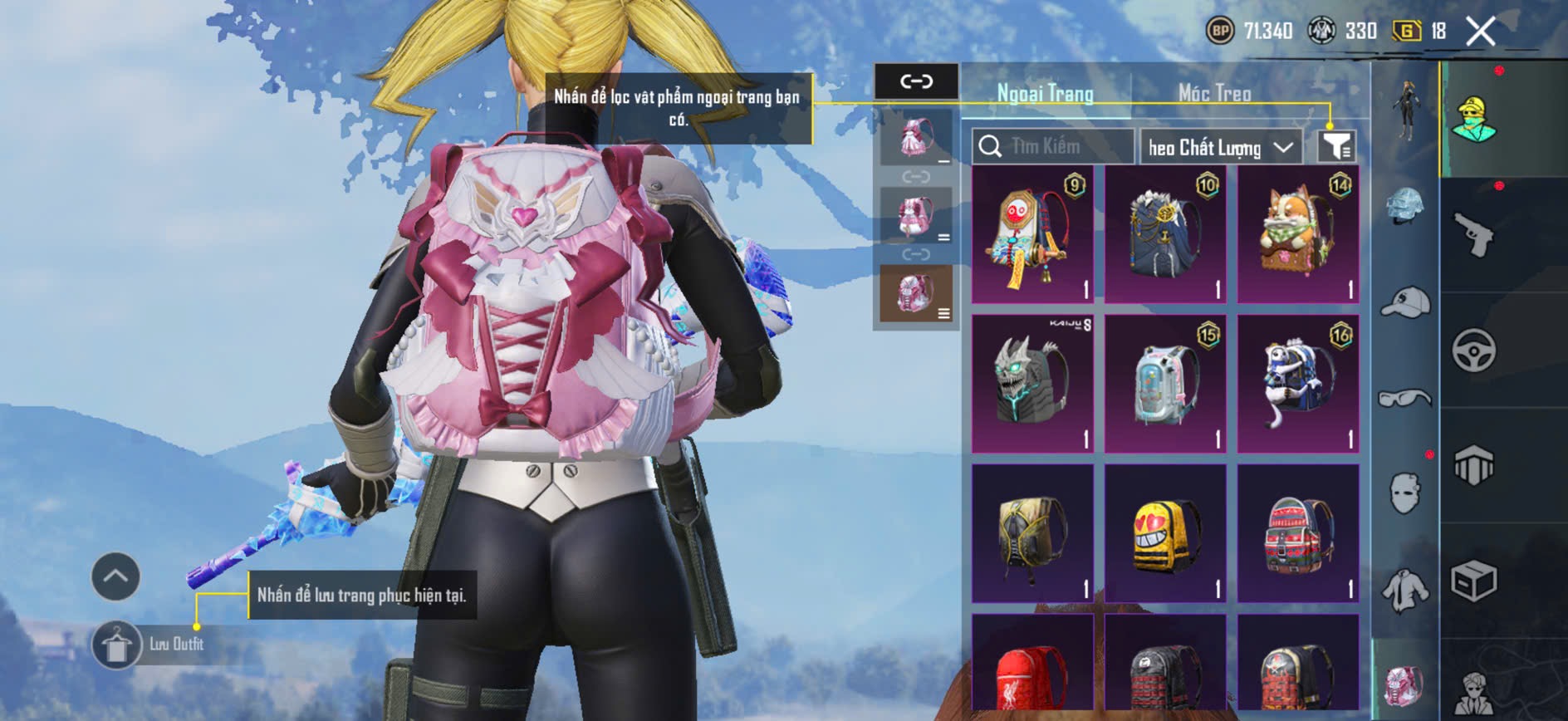This screenshot has width=1568, height=721.
Task: Pick the red-masked doll backpack skin
Action: 1032,234
